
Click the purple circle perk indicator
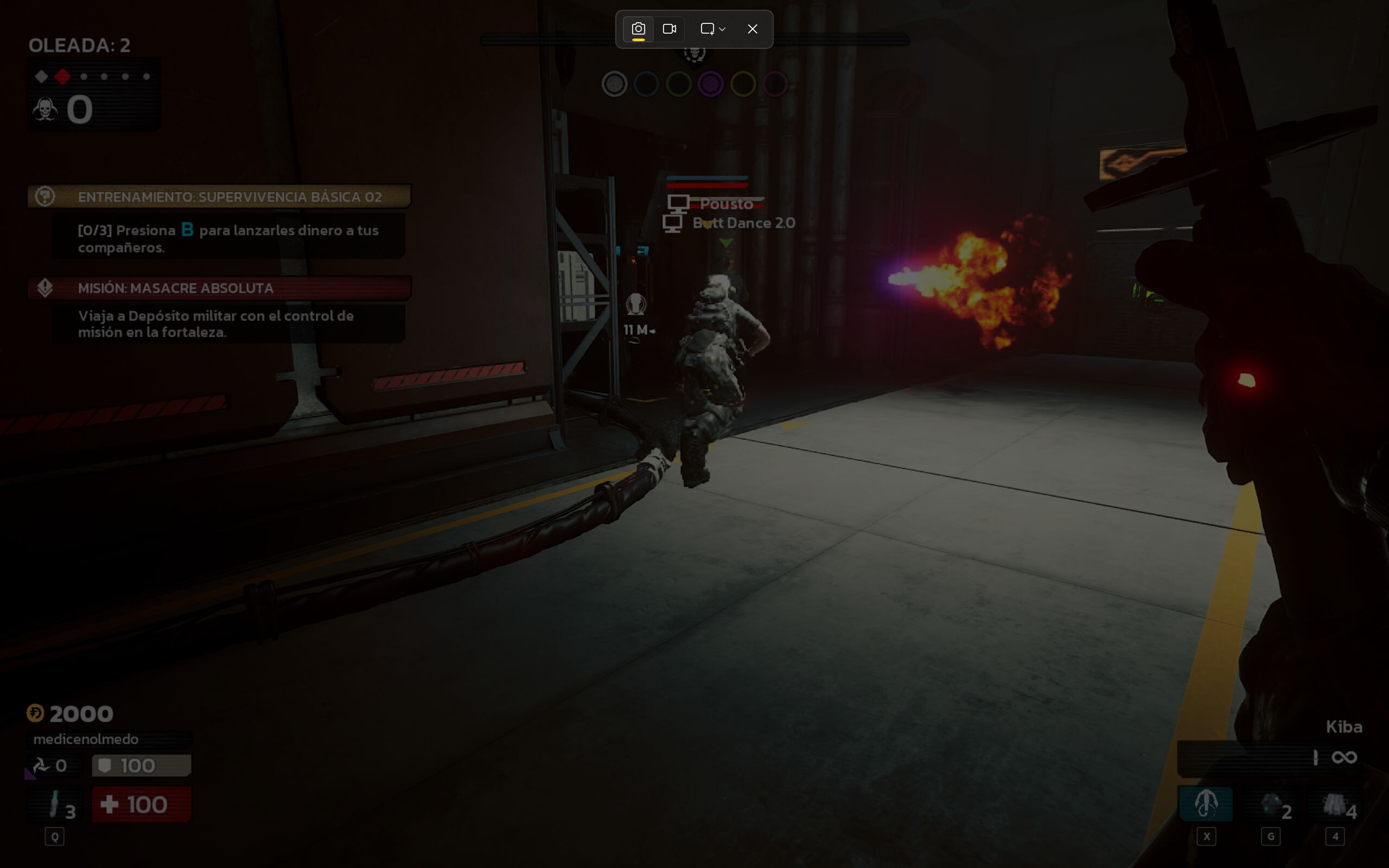pos(711,85)
